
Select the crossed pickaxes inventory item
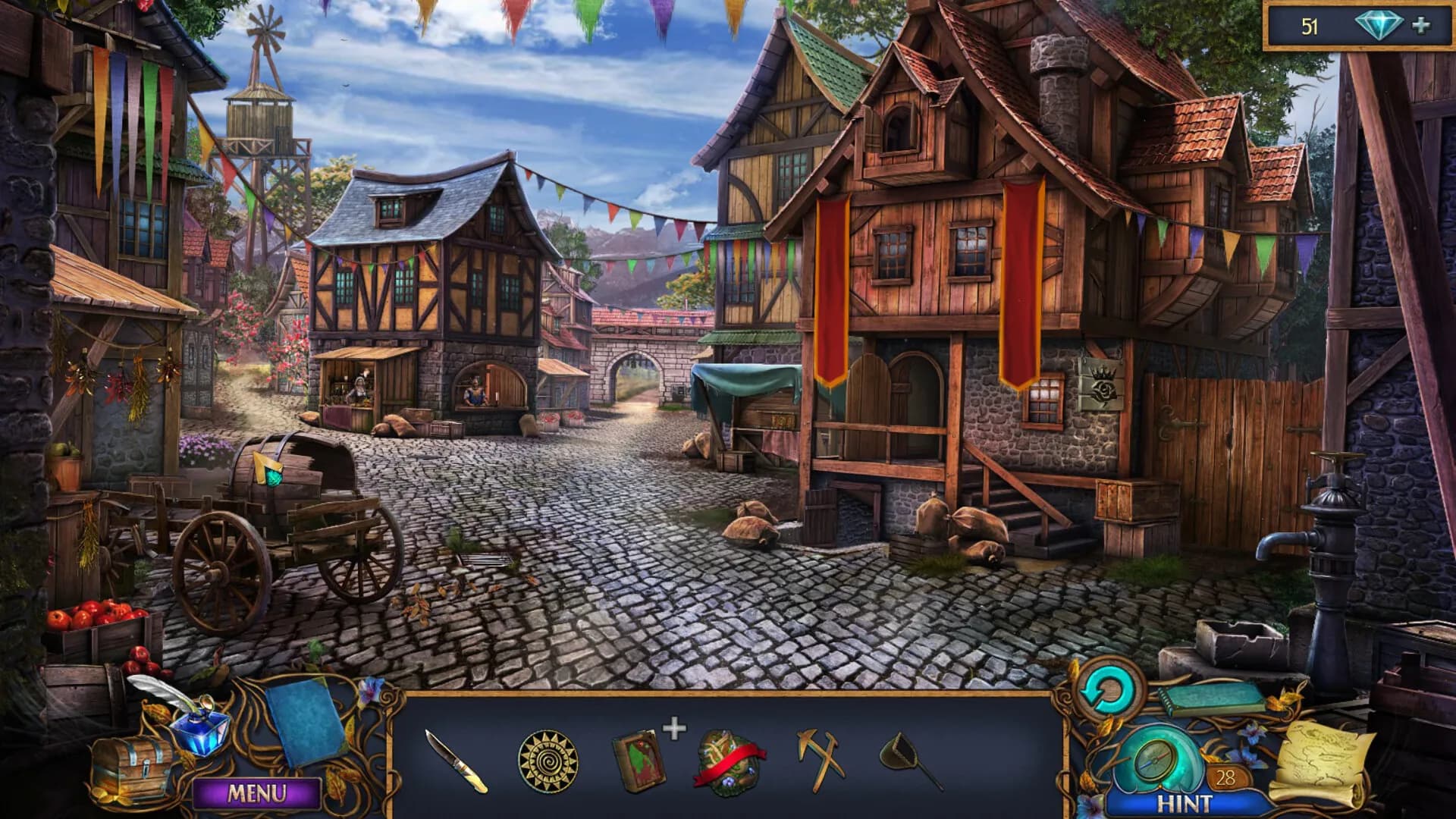pos(821,758)
